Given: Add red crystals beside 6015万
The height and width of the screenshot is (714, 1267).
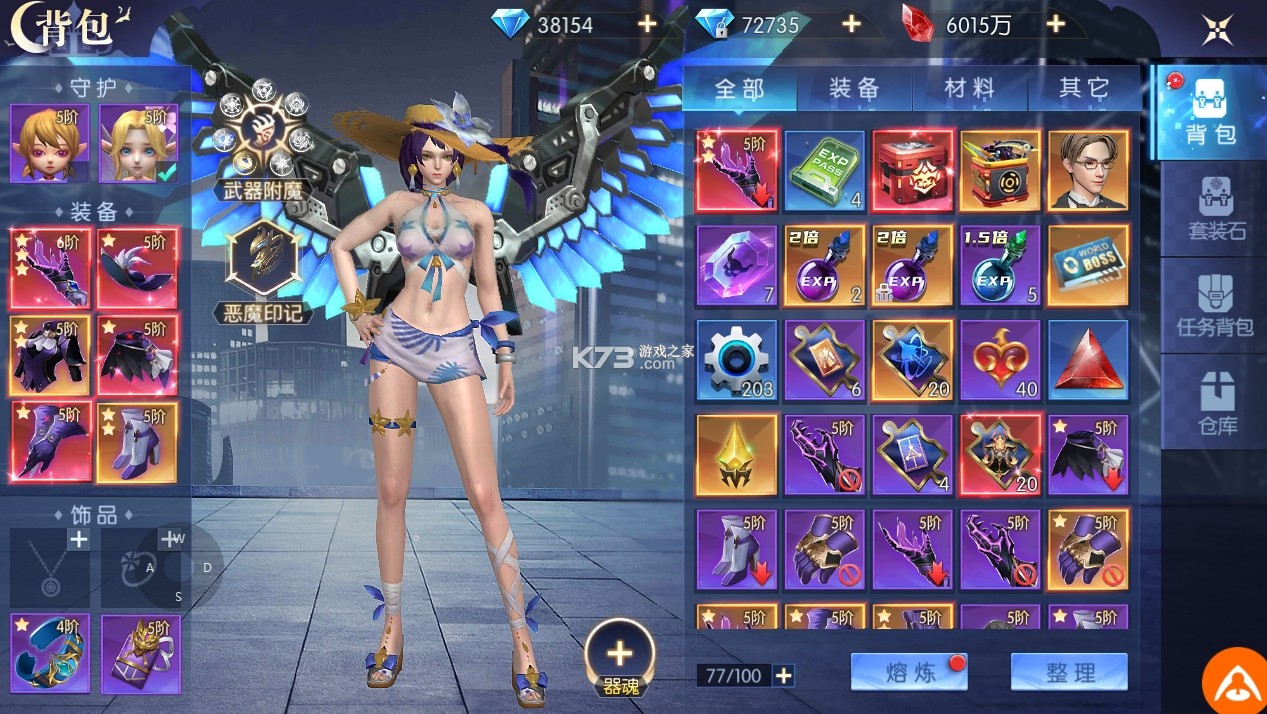Looking at the screenshot, I should click(x=1055, y=24).
